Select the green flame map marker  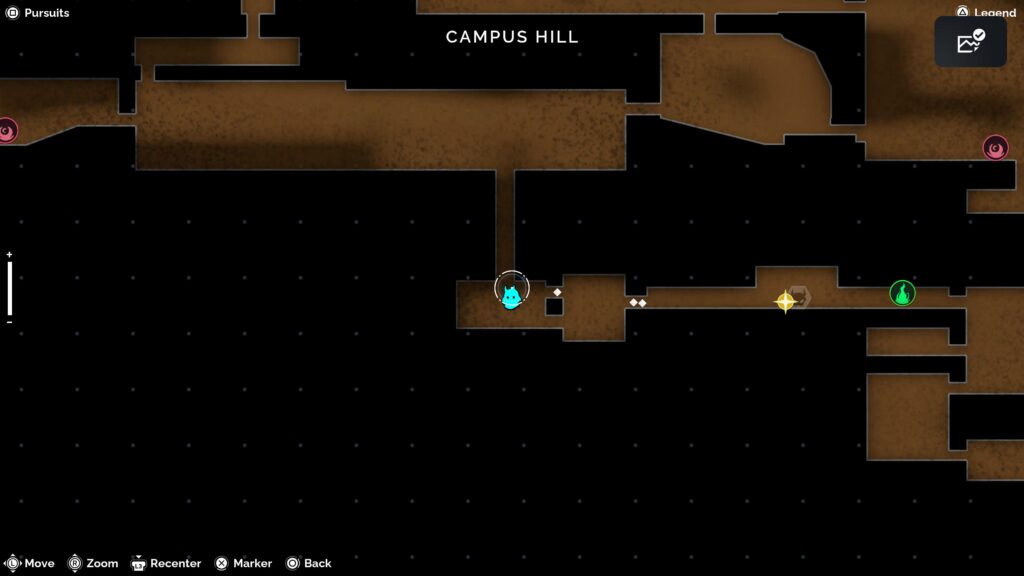pyautogui.click(x=902, y=293)
